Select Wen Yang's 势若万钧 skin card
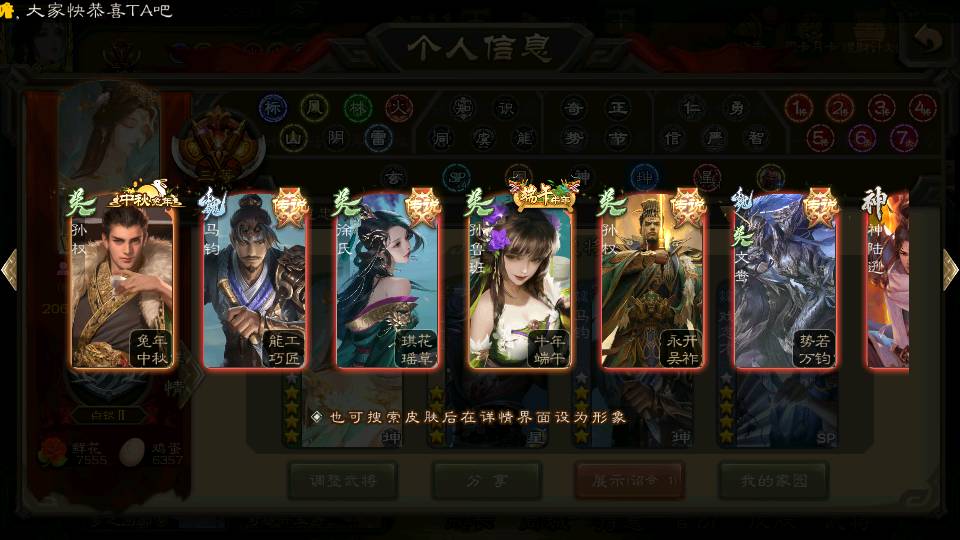This screenshot has width=960, height=540. click(x=785, y=282)
